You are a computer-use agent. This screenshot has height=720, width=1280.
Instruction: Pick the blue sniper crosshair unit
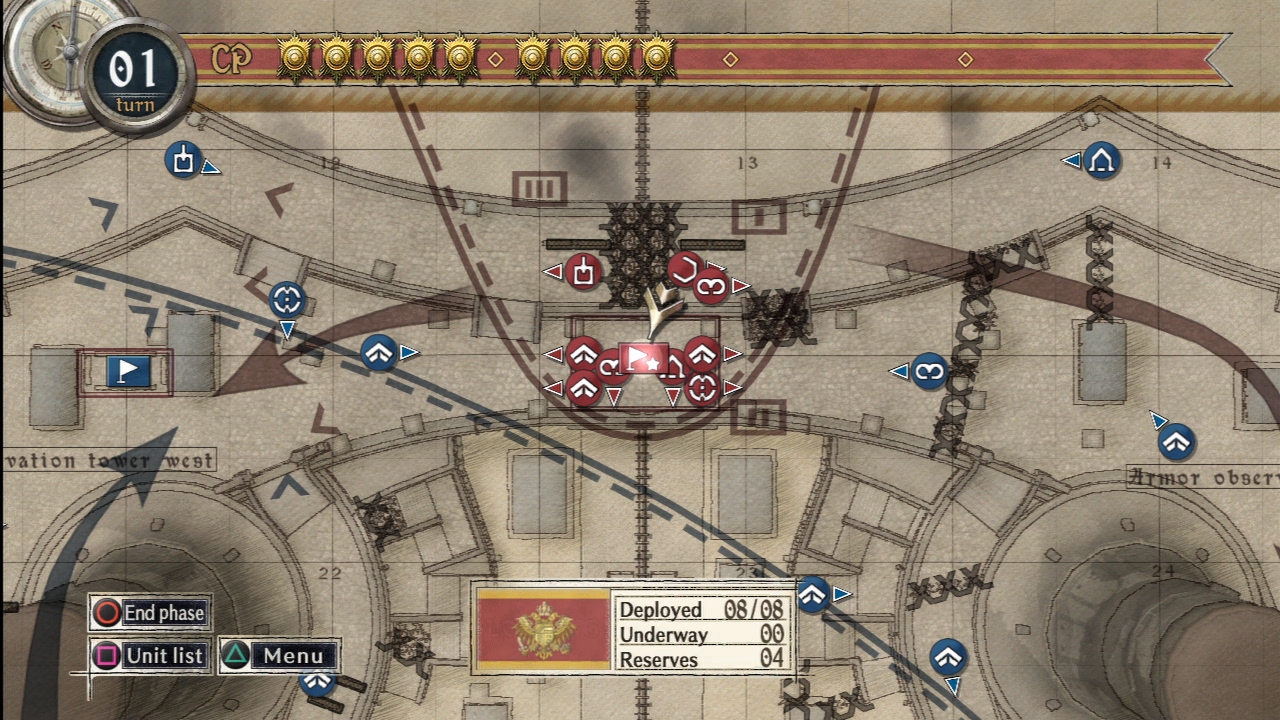pos(287,298)
